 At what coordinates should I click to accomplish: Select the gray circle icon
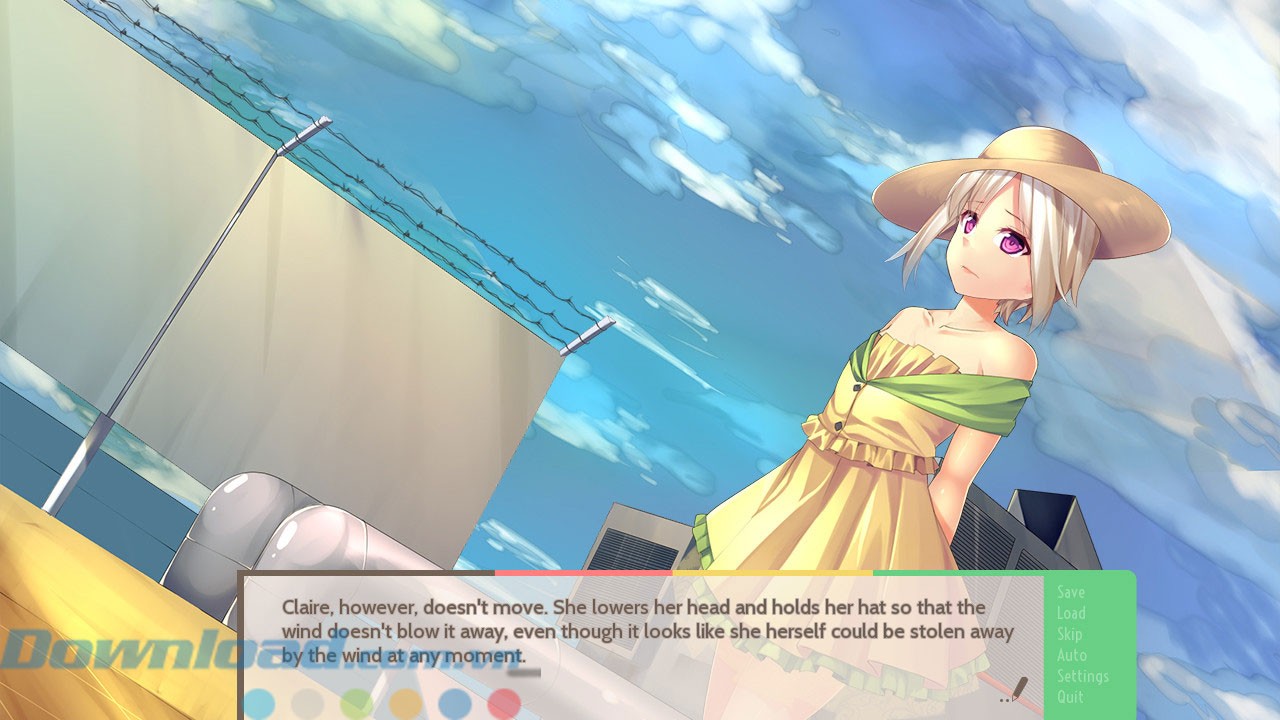tap(307, 703)
